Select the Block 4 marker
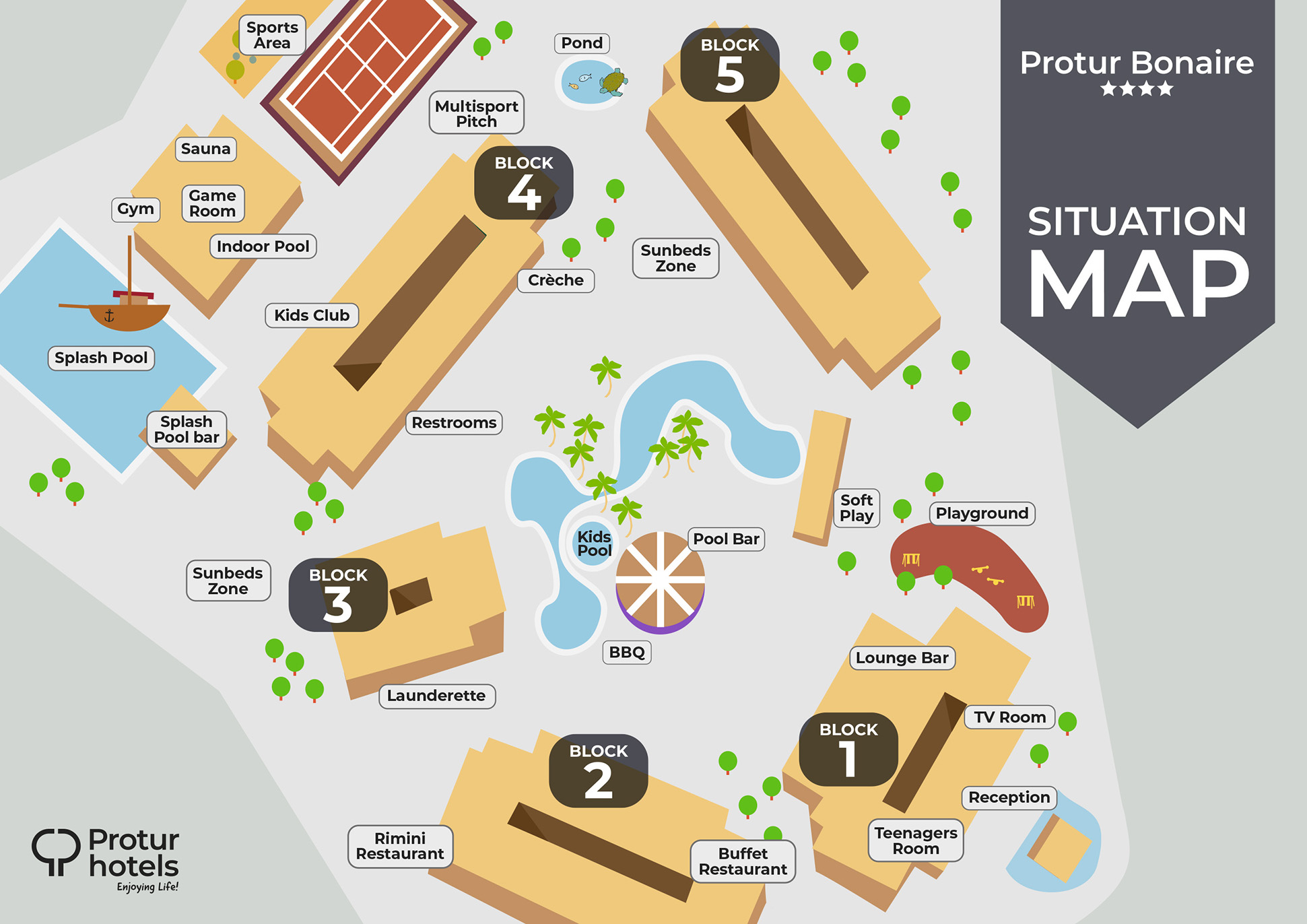 (x=524, y=183)
